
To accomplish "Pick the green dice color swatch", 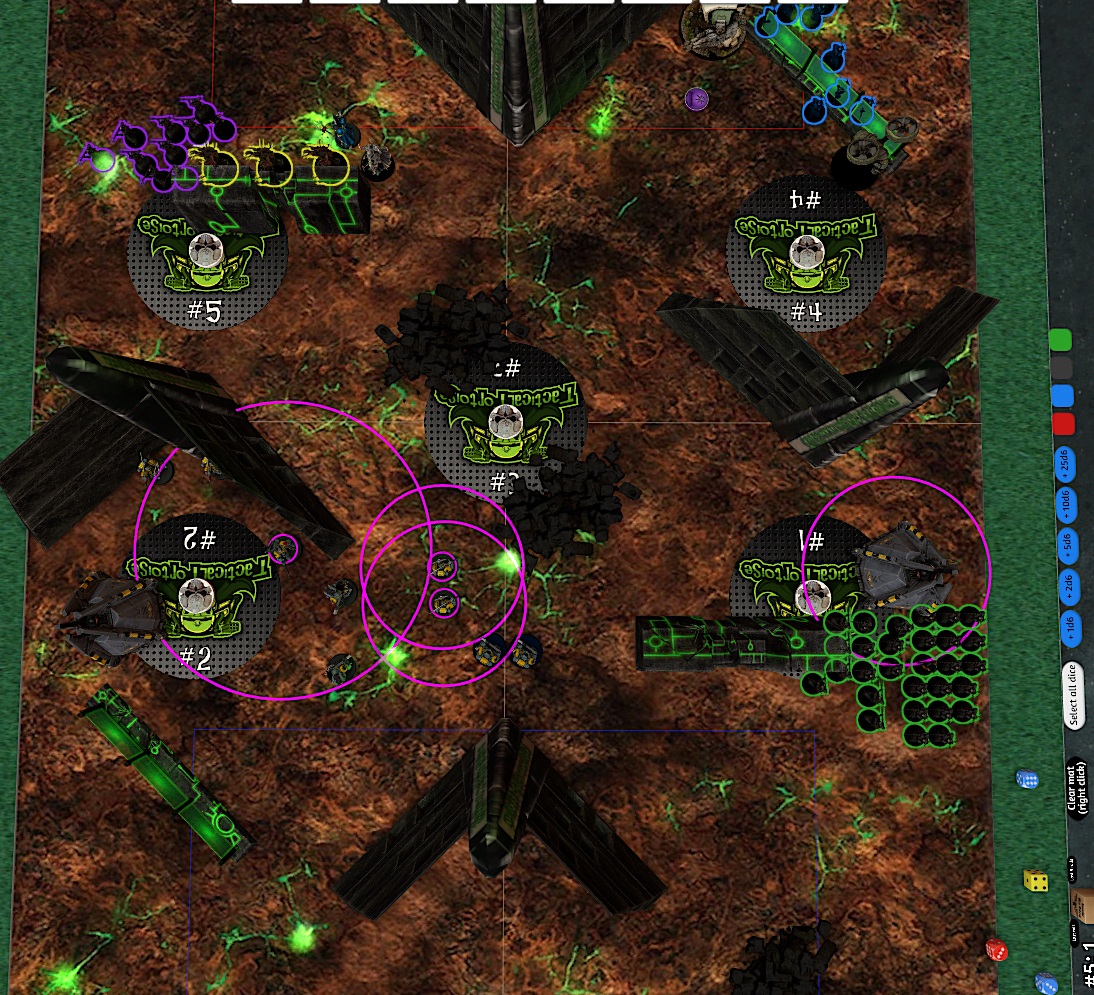I will [1061, 339].
